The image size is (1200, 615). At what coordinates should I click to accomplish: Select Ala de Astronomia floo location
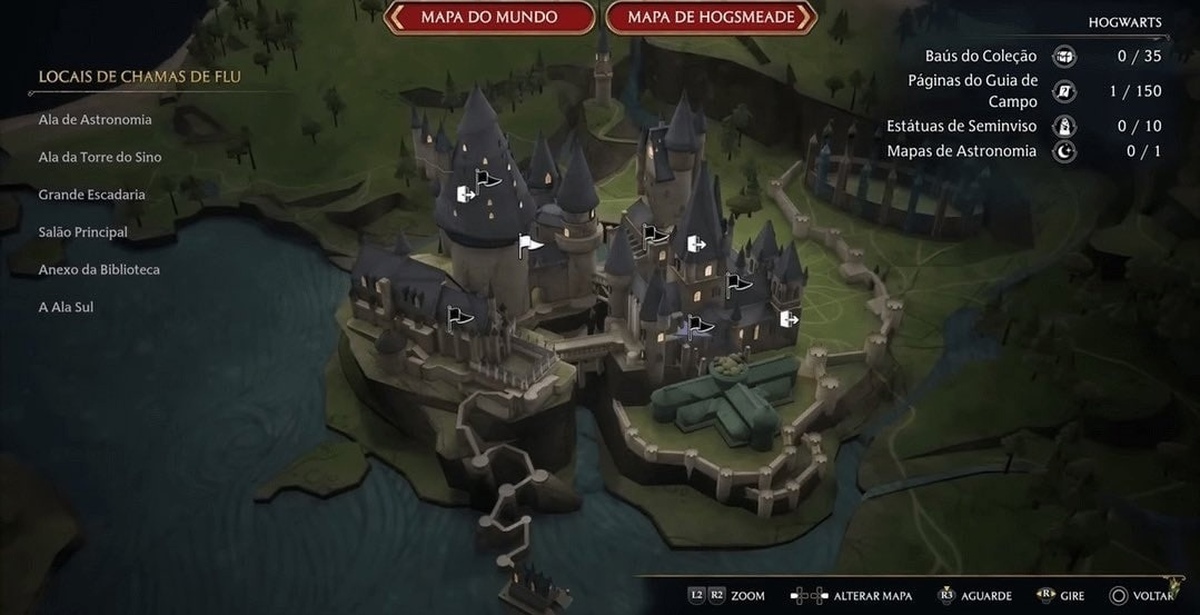pyautogui.click(x=95, y=120)
